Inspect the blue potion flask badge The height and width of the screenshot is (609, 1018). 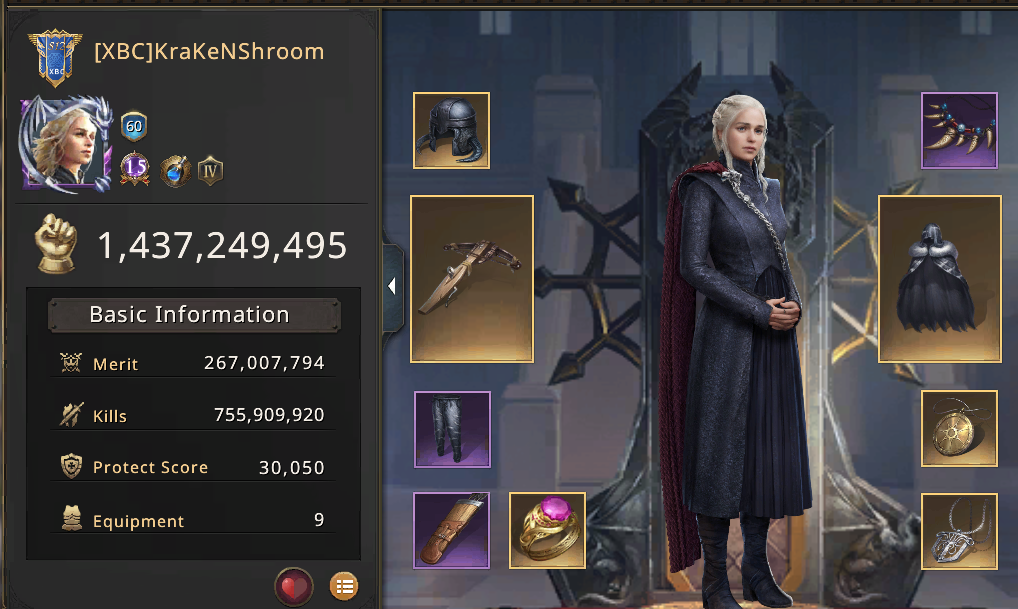pos(175,169)
